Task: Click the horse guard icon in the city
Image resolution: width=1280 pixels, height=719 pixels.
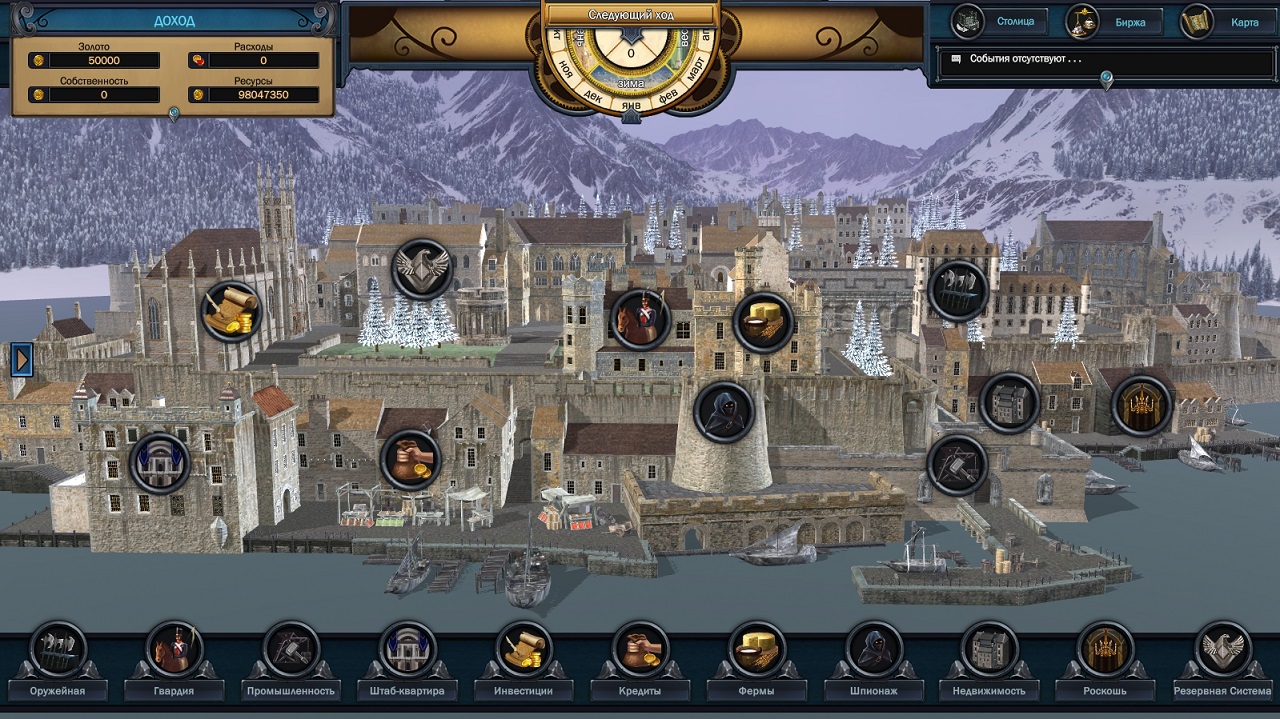Action: [640, 319]
